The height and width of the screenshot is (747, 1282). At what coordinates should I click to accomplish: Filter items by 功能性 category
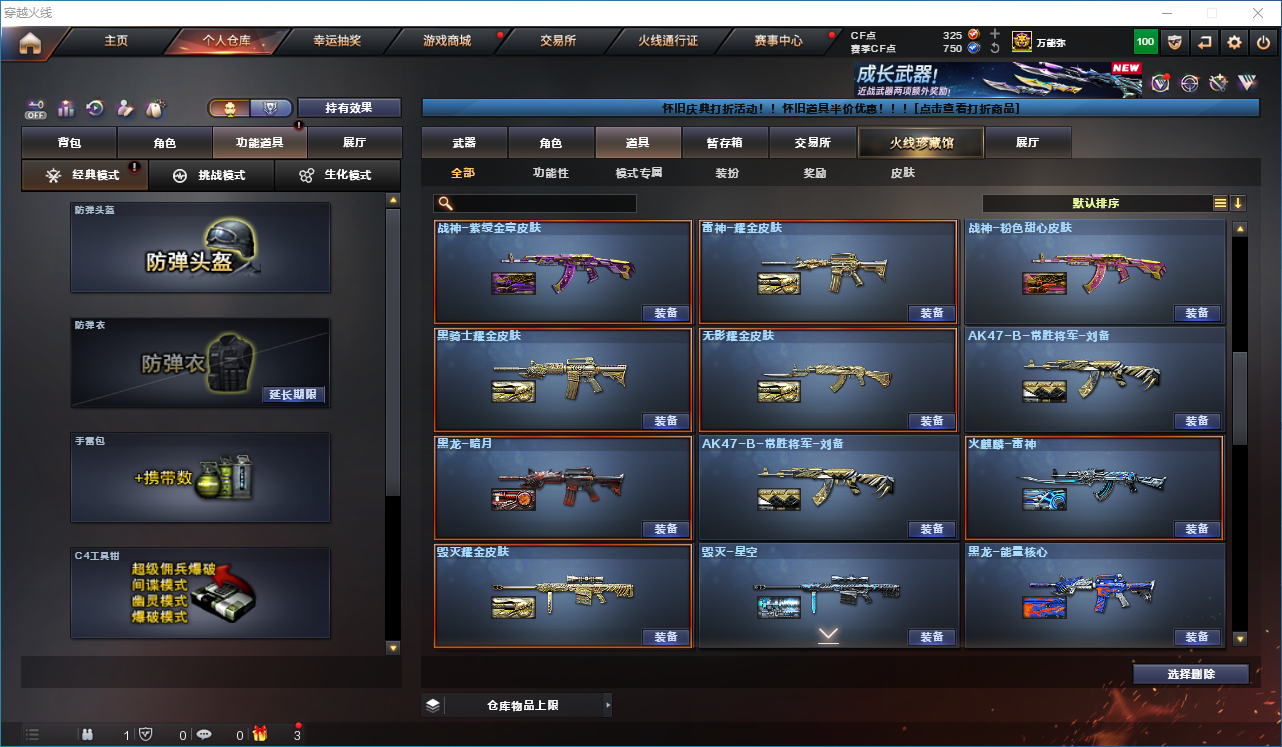click(550, 173)
